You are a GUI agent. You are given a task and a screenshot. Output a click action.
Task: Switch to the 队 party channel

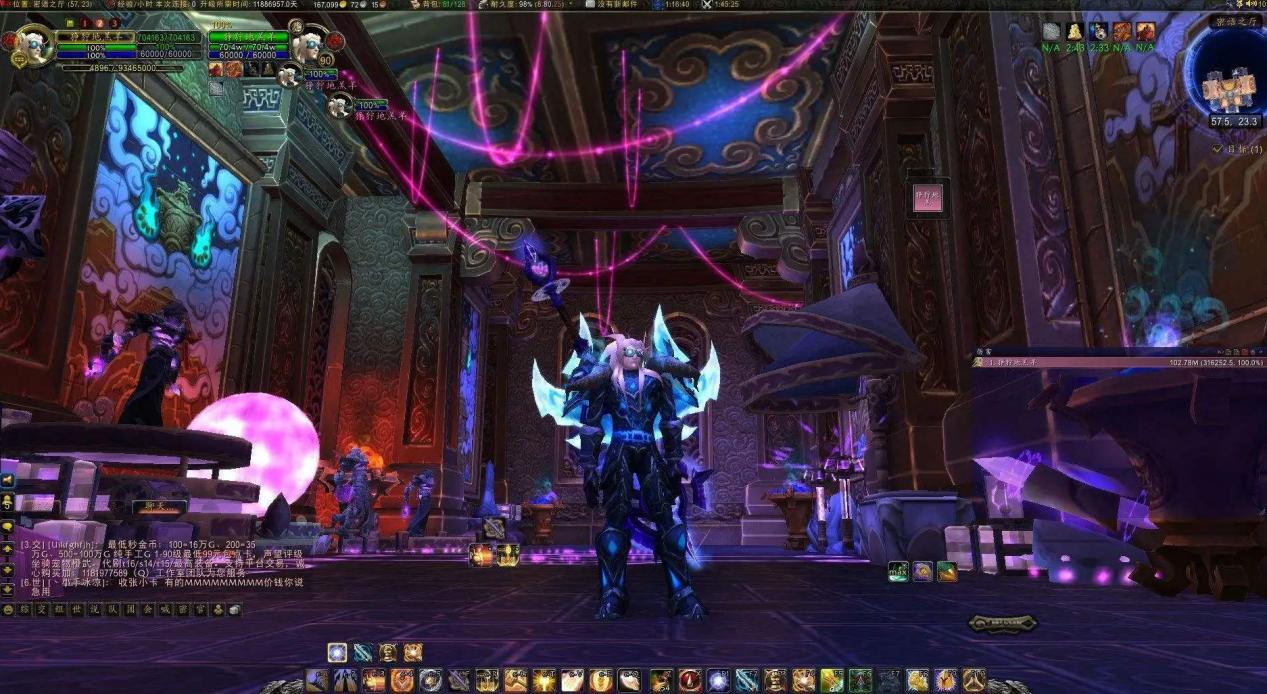[110, 609]
